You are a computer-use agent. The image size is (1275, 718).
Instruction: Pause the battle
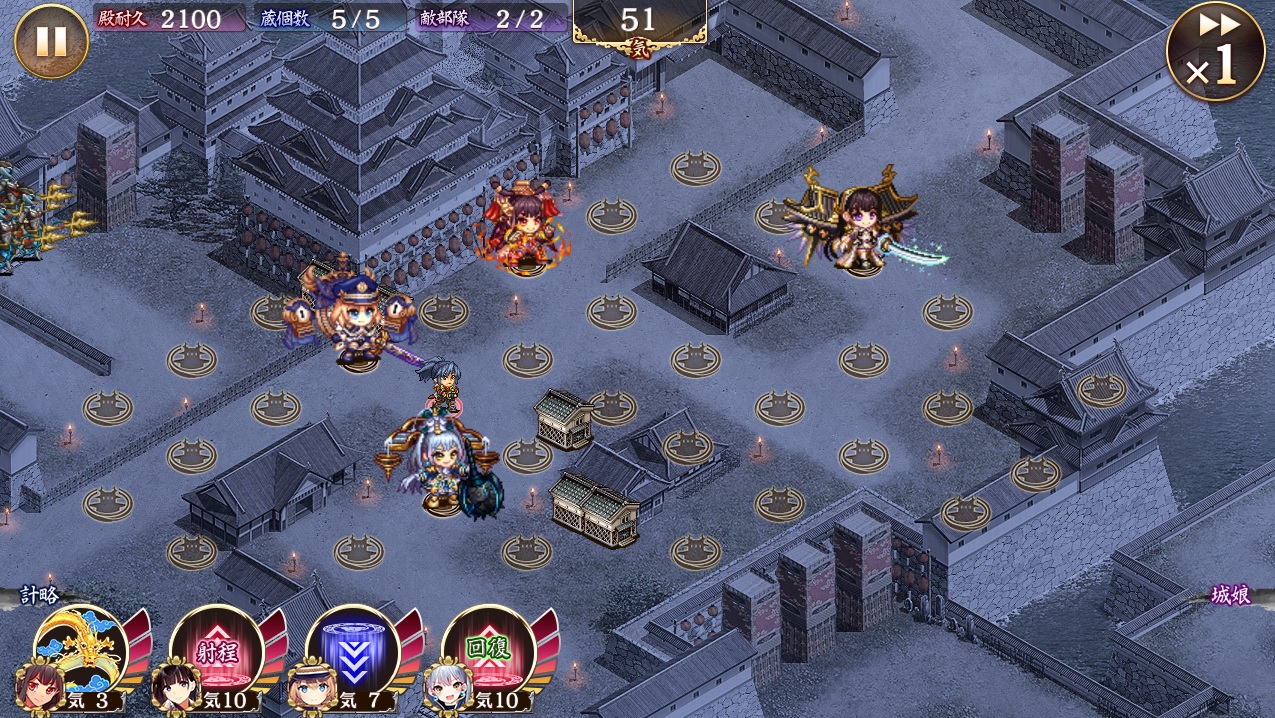51,42
